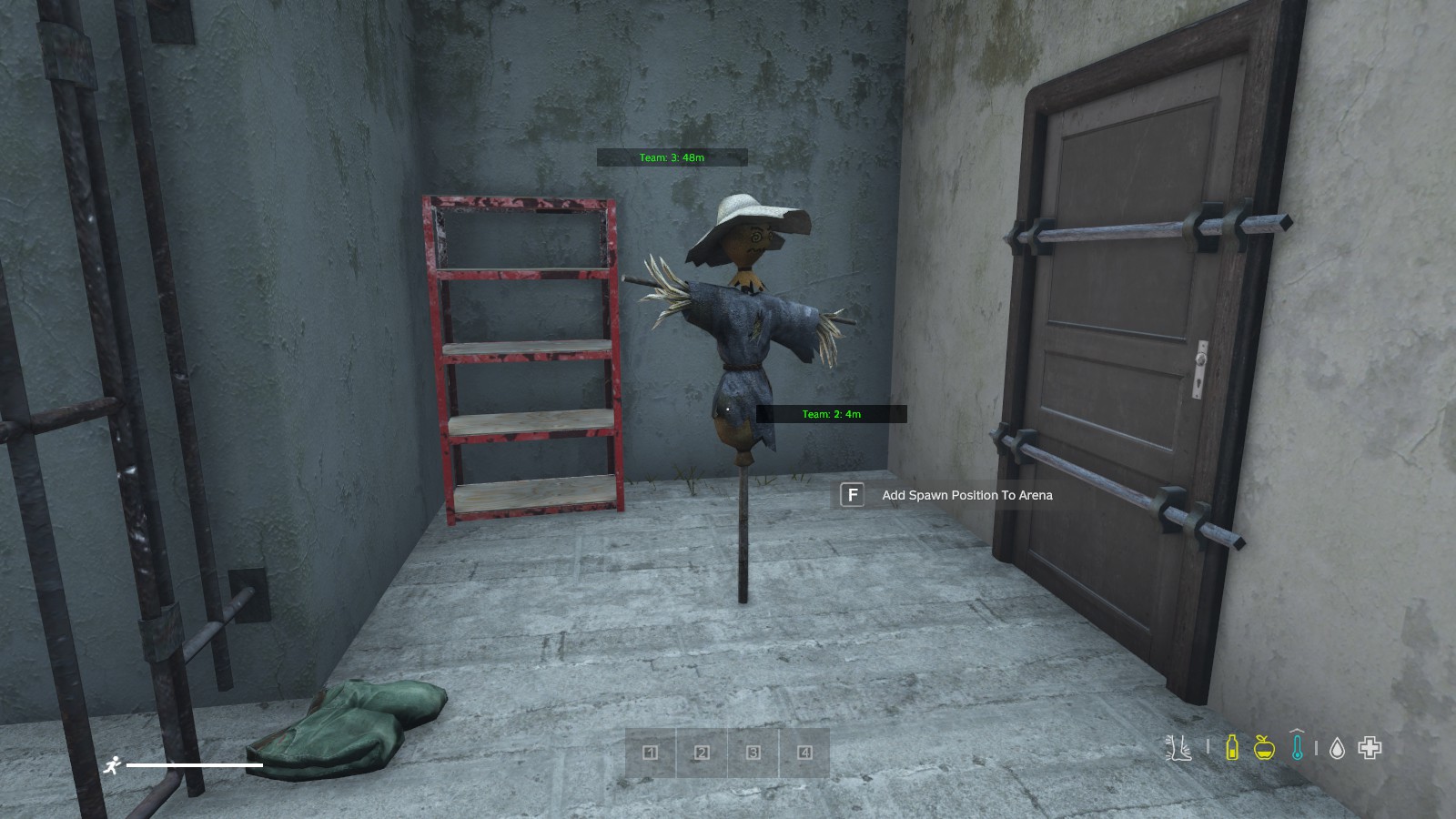This screenshot has height=819, width=1456.
Task: Click the blue thermometer temperature icon
Action: (x=1297, y=746)
